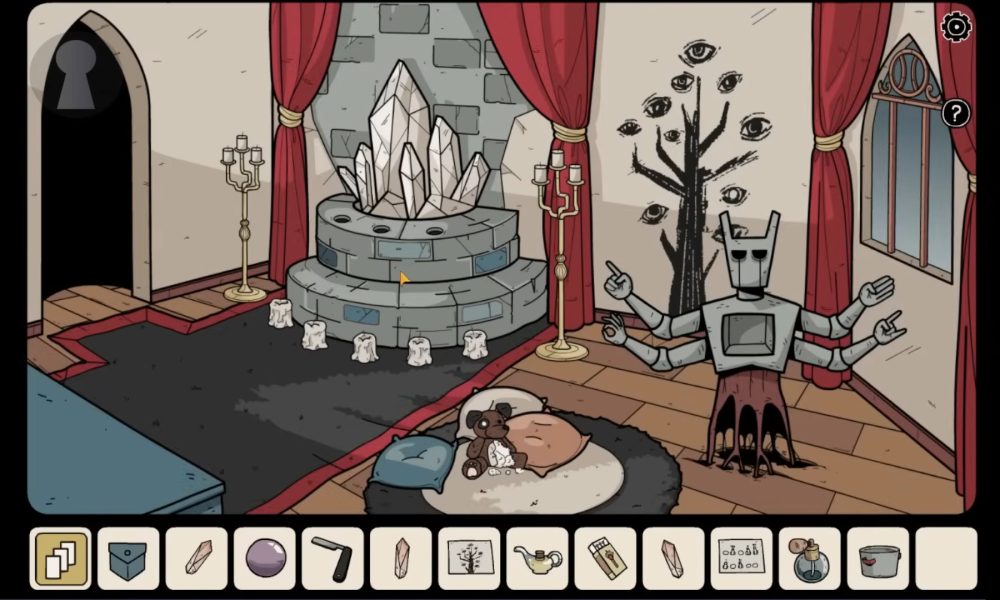Open the settings gear menu
Image resolution: width=1000 pixels, height=600 pixels.
tap(956, 27)
